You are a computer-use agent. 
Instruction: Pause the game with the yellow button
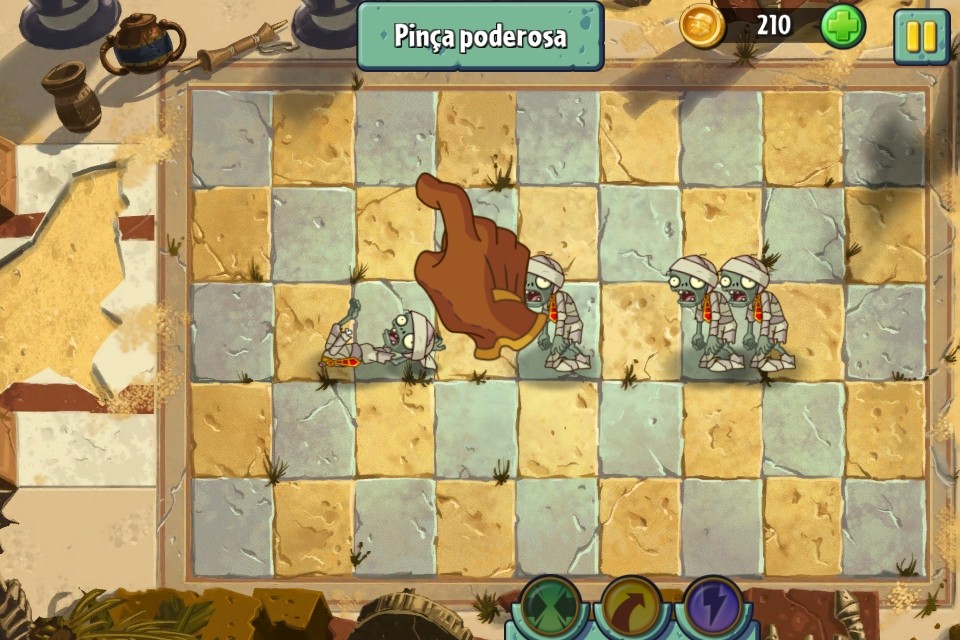pos(921,37)
